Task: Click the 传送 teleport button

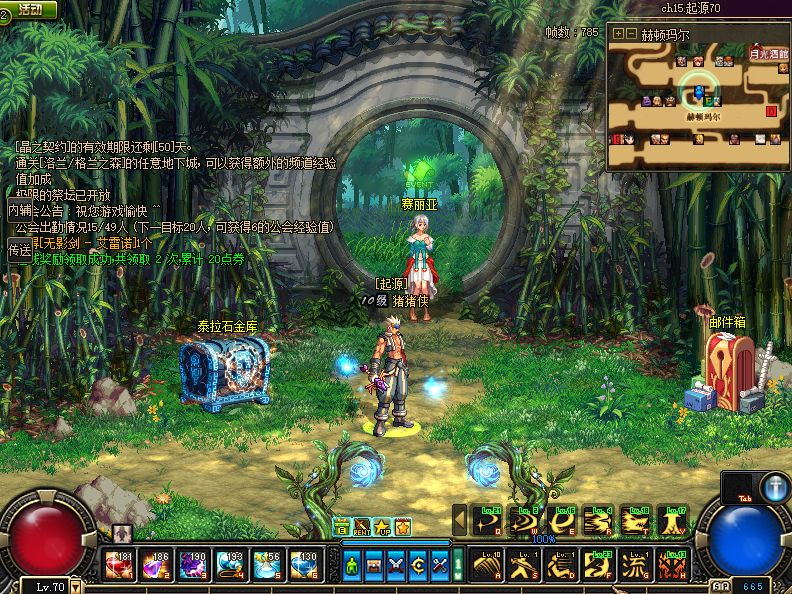Action: (x=19, y=251)
